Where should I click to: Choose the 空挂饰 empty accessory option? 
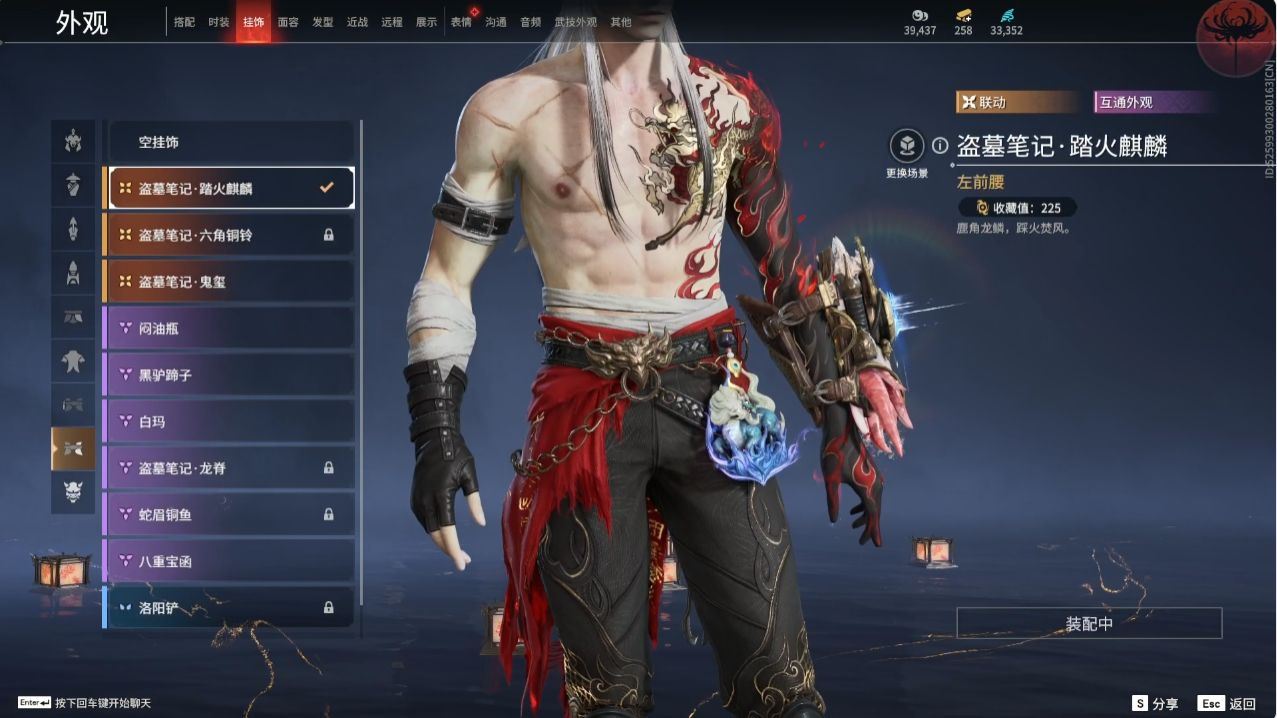230,142
